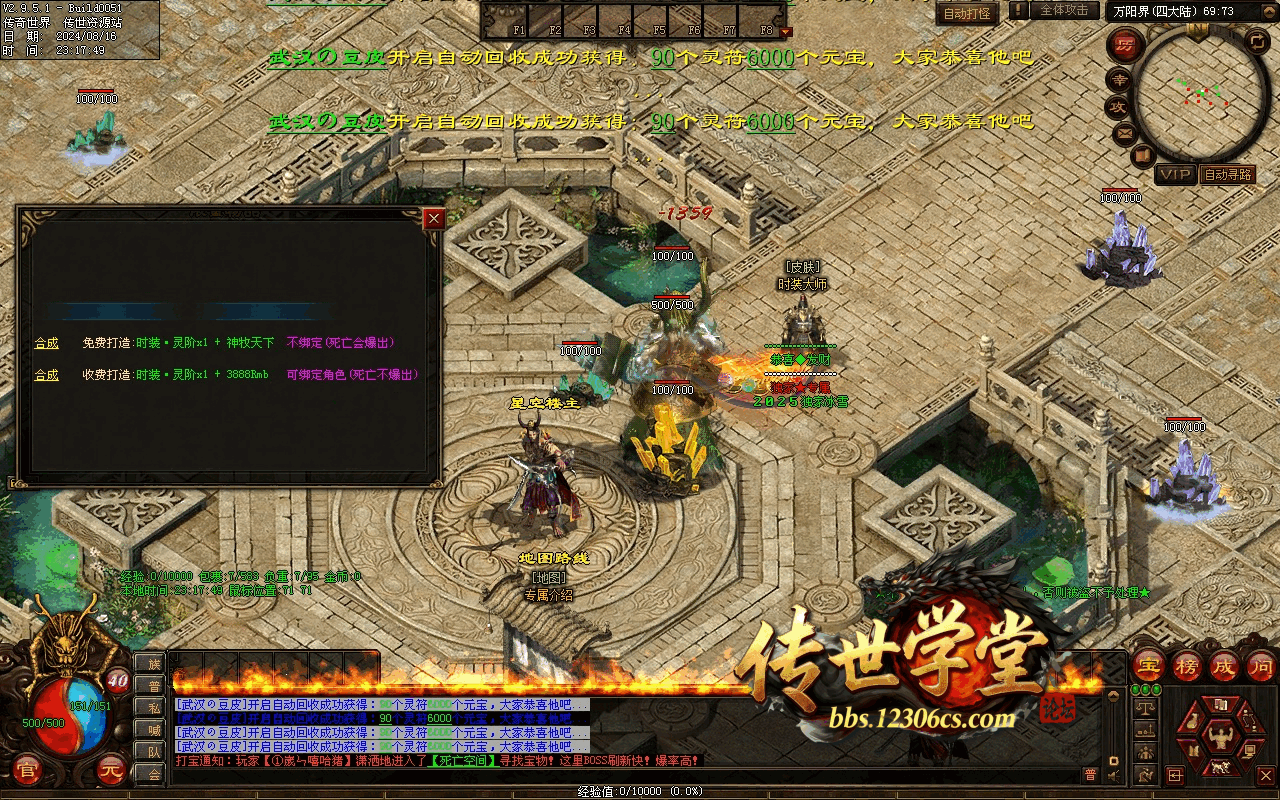This screenshot has width=1280, height=800.
Task: Open the 元 yuanbao button
Action: click(111, 771)
